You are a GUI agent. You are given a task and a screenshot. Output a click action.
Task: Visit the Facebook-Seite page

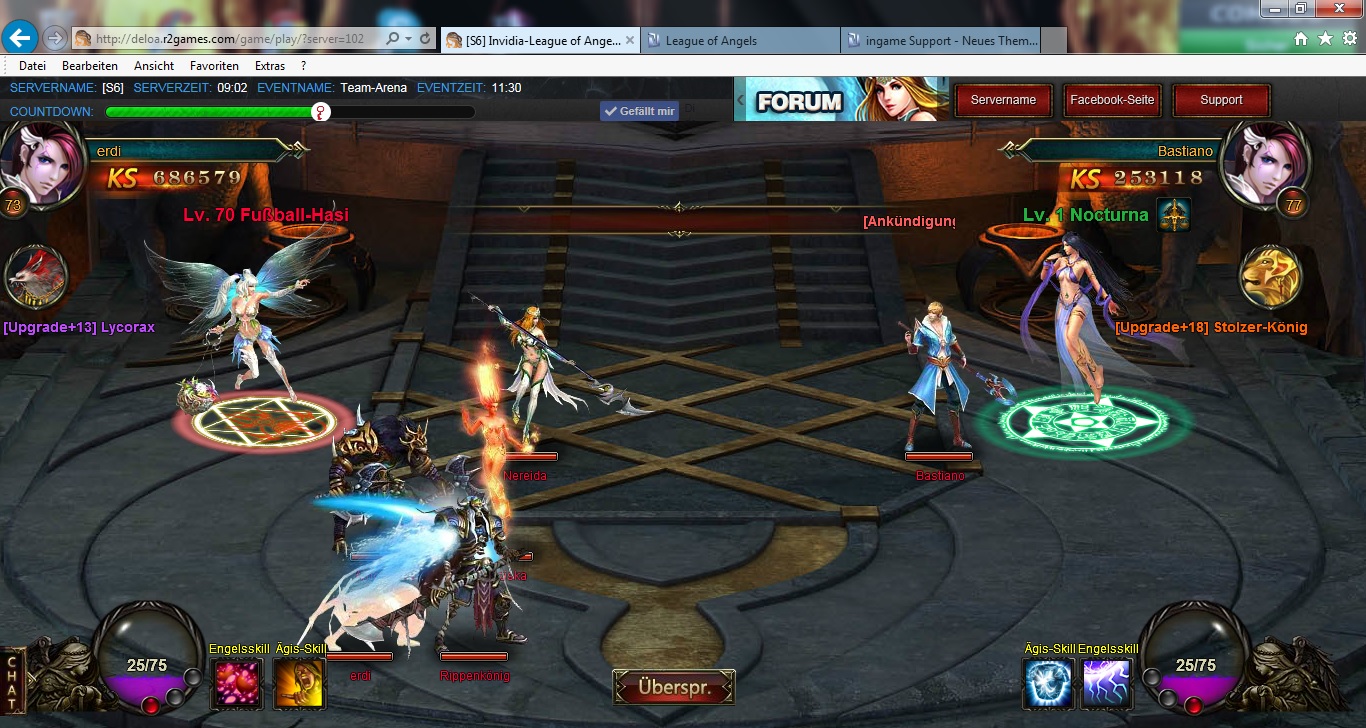1112,100
